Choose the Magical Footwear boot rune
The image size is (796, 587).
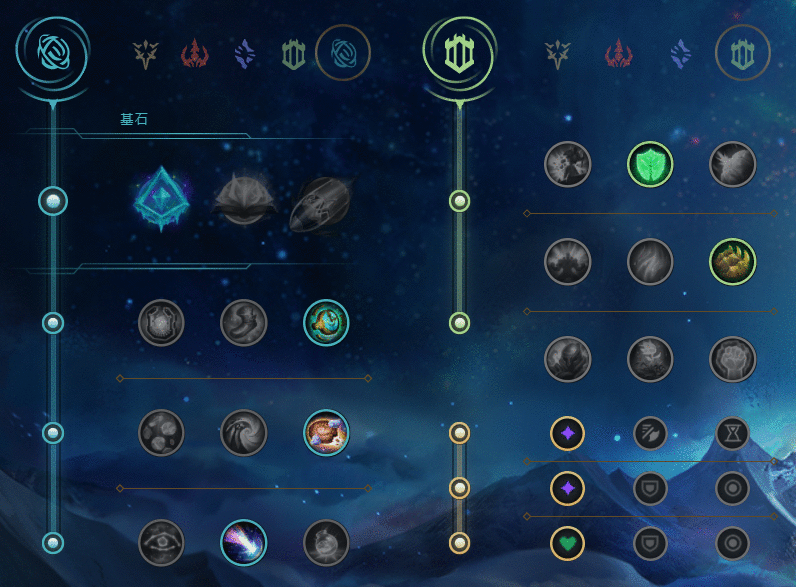(x=243, y=322)
